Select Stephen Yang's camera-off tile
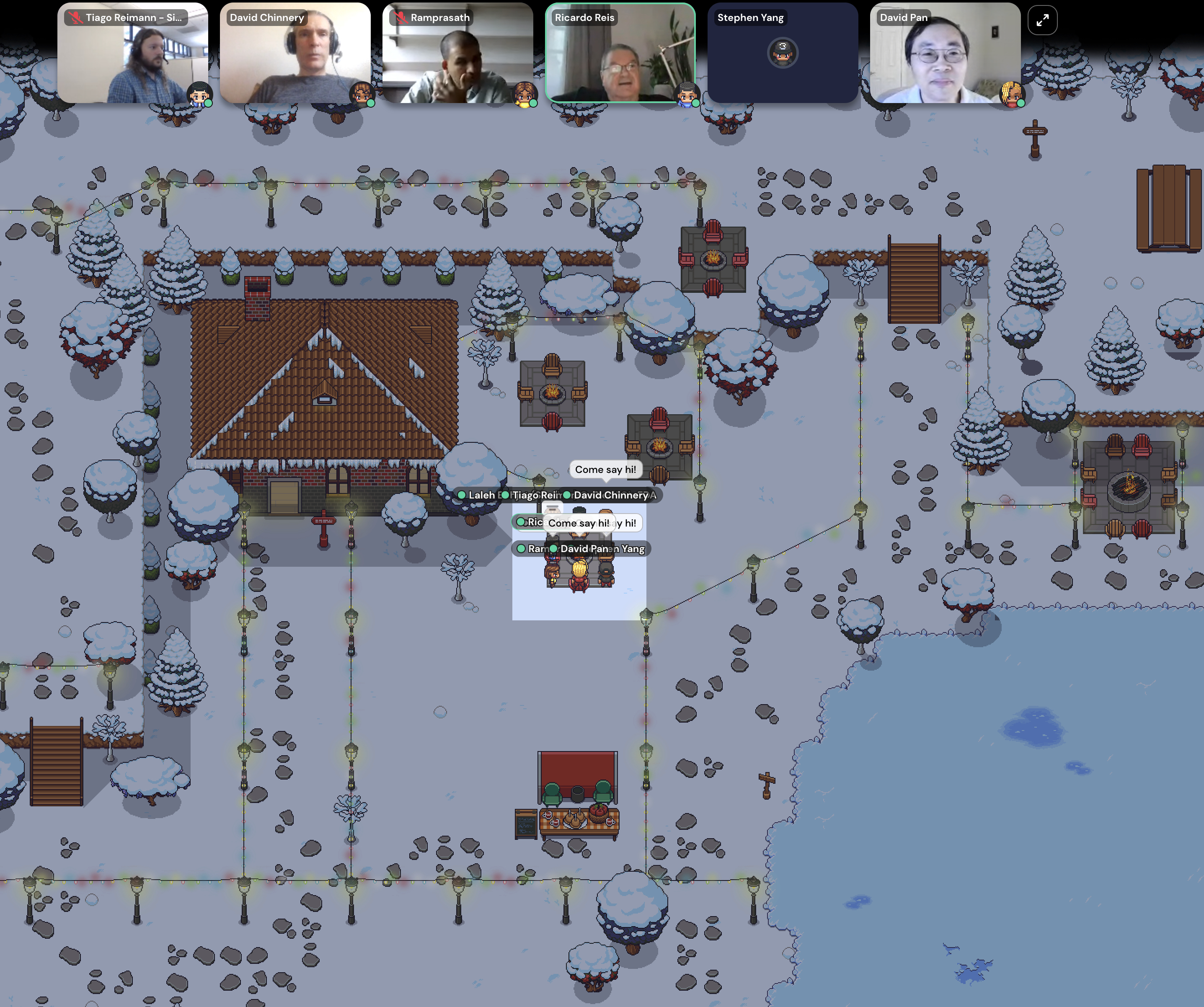 782,53
